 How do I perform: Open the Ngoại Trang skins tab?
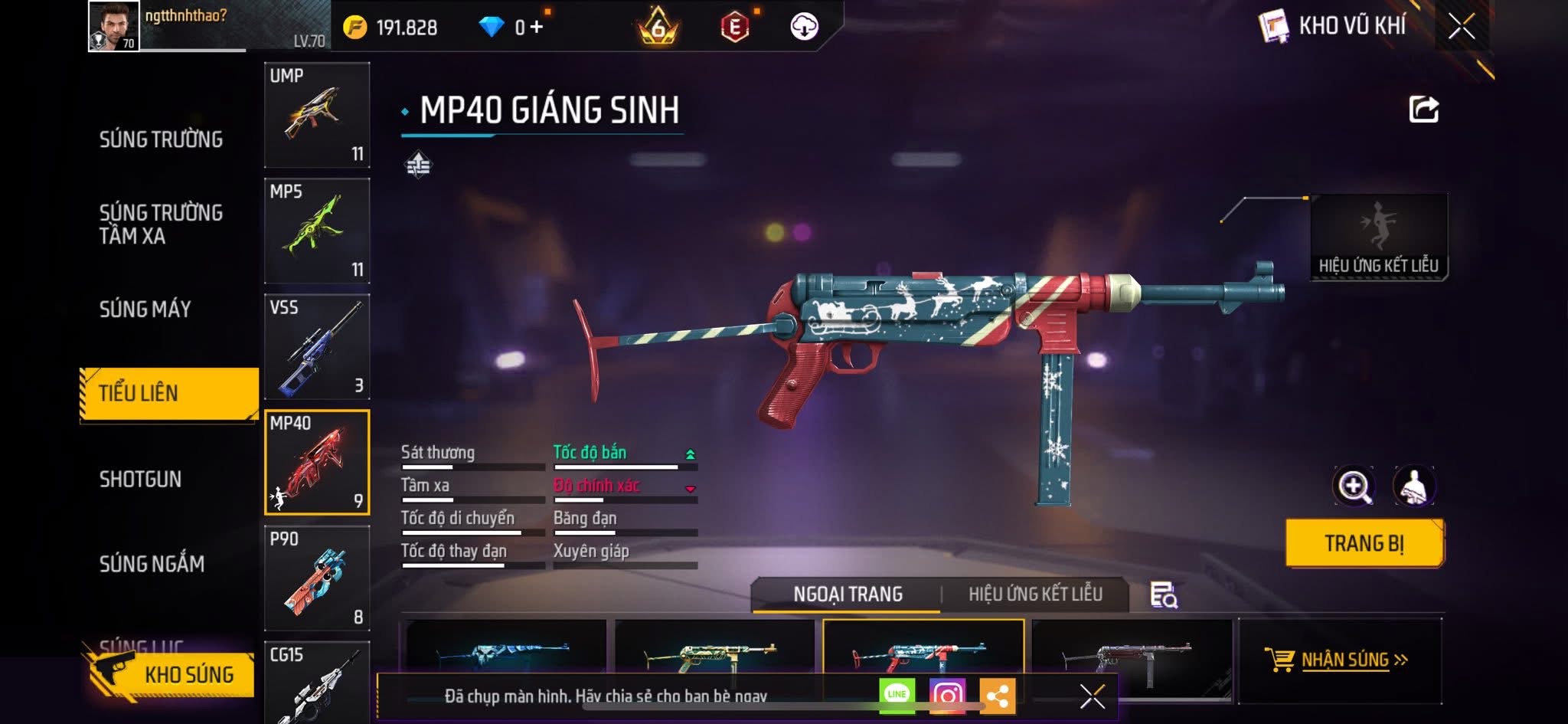pyautogui.click(x=848, y=595)
